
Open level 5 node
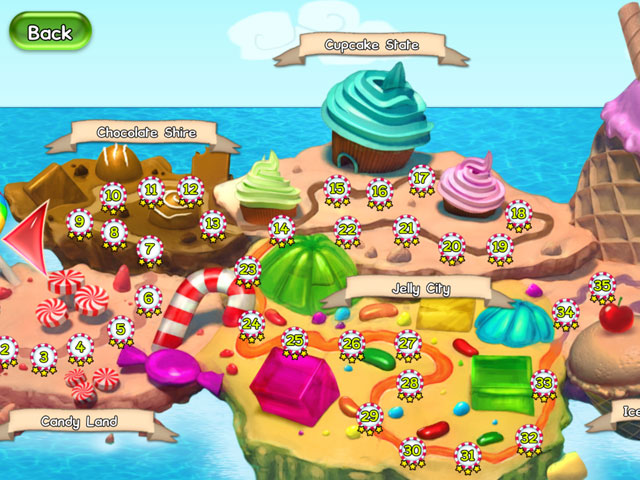click(x=120, y=328)
